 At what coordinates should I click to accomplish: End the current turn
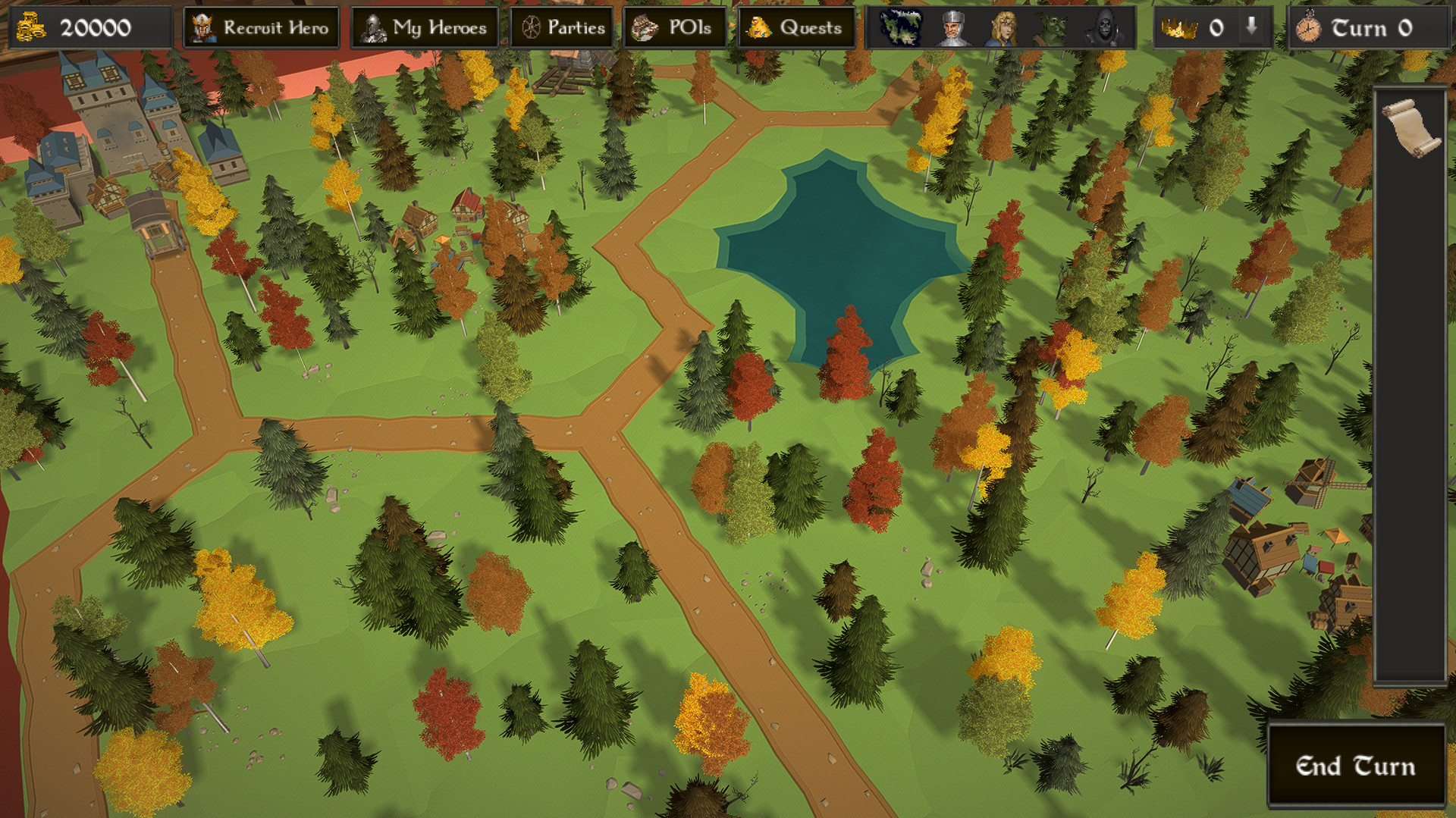pyautogui.click(x=1355, y=766)
